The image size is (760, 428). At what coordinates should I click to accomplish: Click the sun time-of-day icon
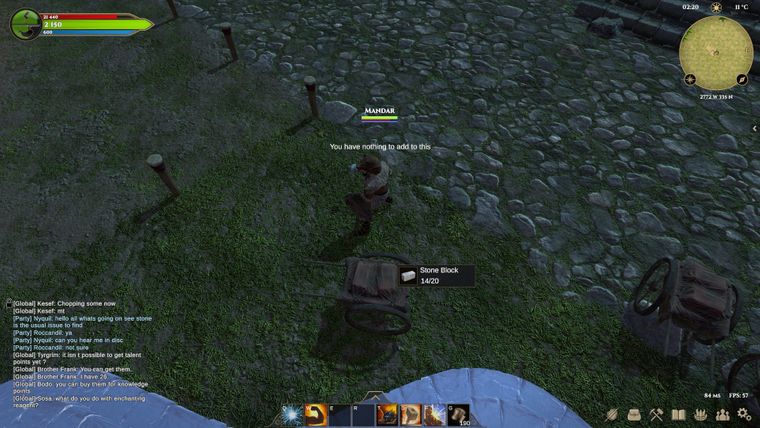[x=716, y=7]
